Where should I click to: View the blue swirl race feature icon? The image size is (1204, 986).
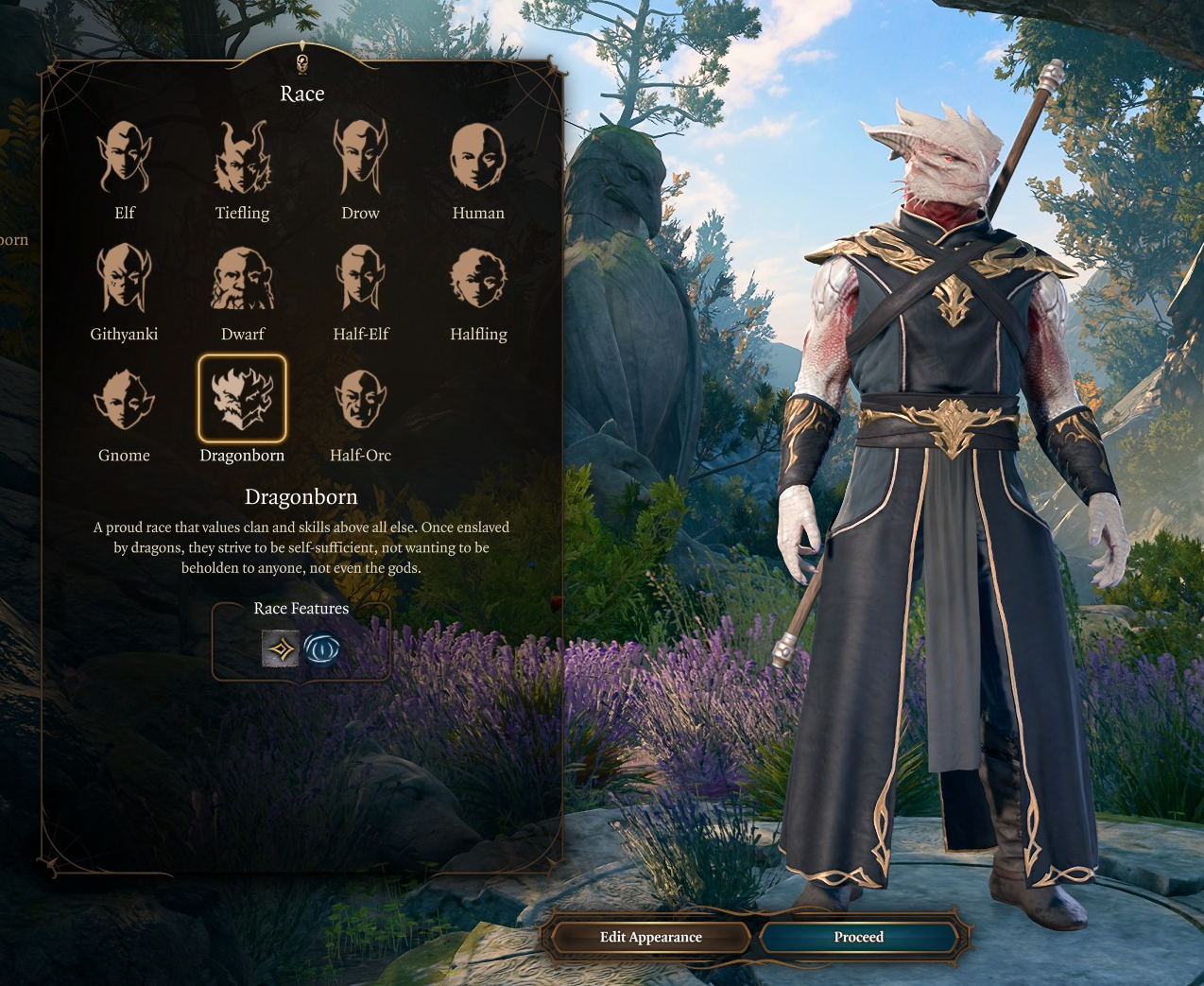point(322,649)
